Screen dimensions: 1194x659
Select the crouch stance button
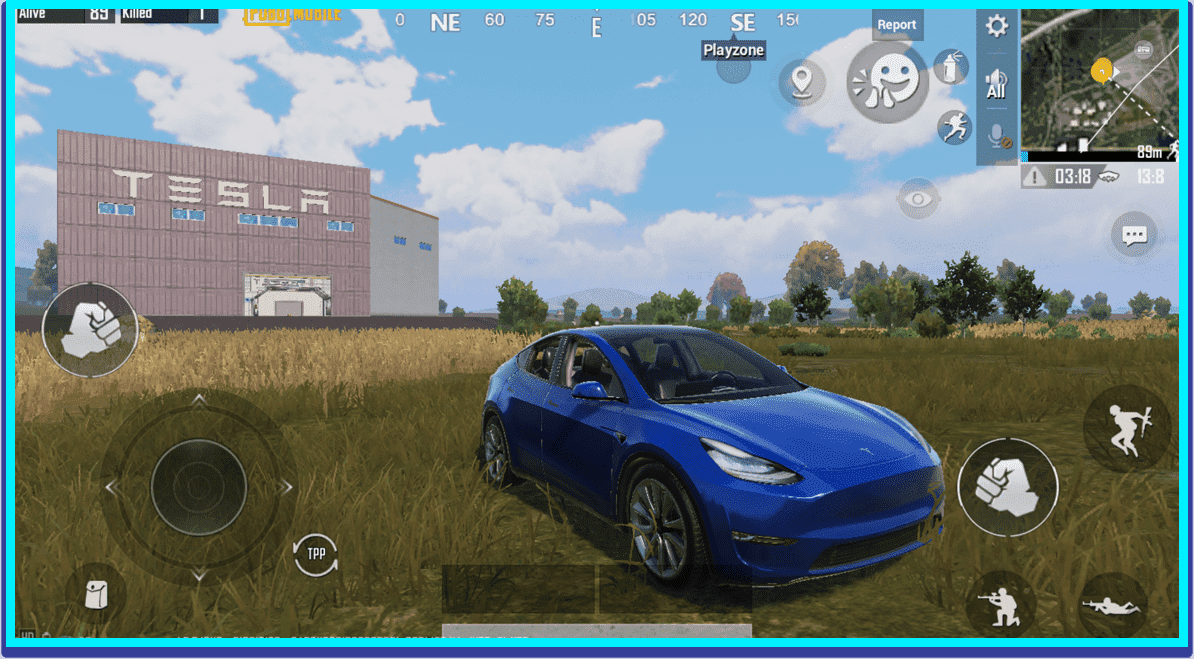pos(1003,602)
